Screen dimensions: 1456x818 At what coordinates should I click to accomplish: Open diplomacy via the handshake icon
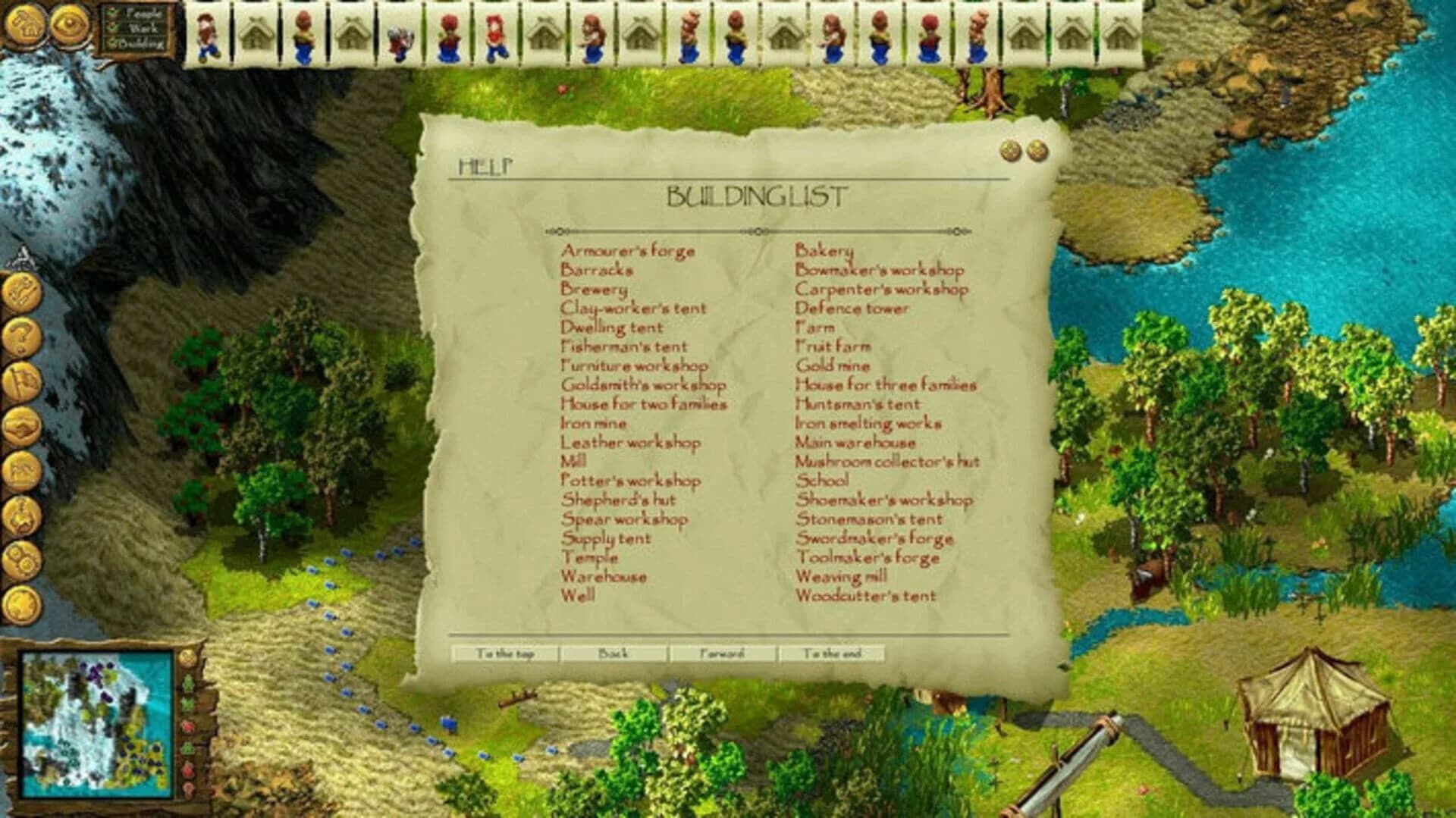click(23, 425)
